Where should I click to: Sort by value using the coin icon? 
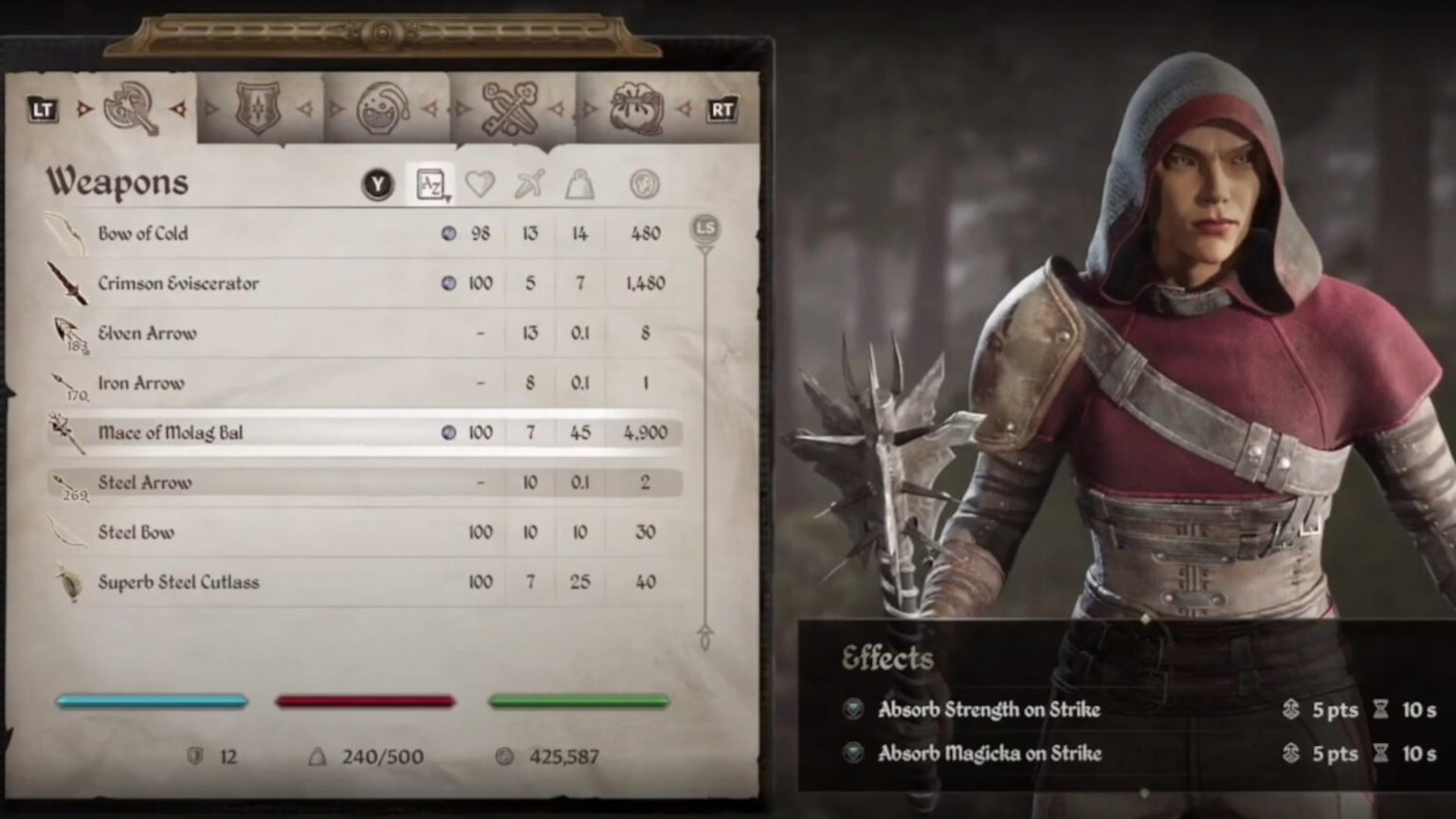(x=645, y=184)
